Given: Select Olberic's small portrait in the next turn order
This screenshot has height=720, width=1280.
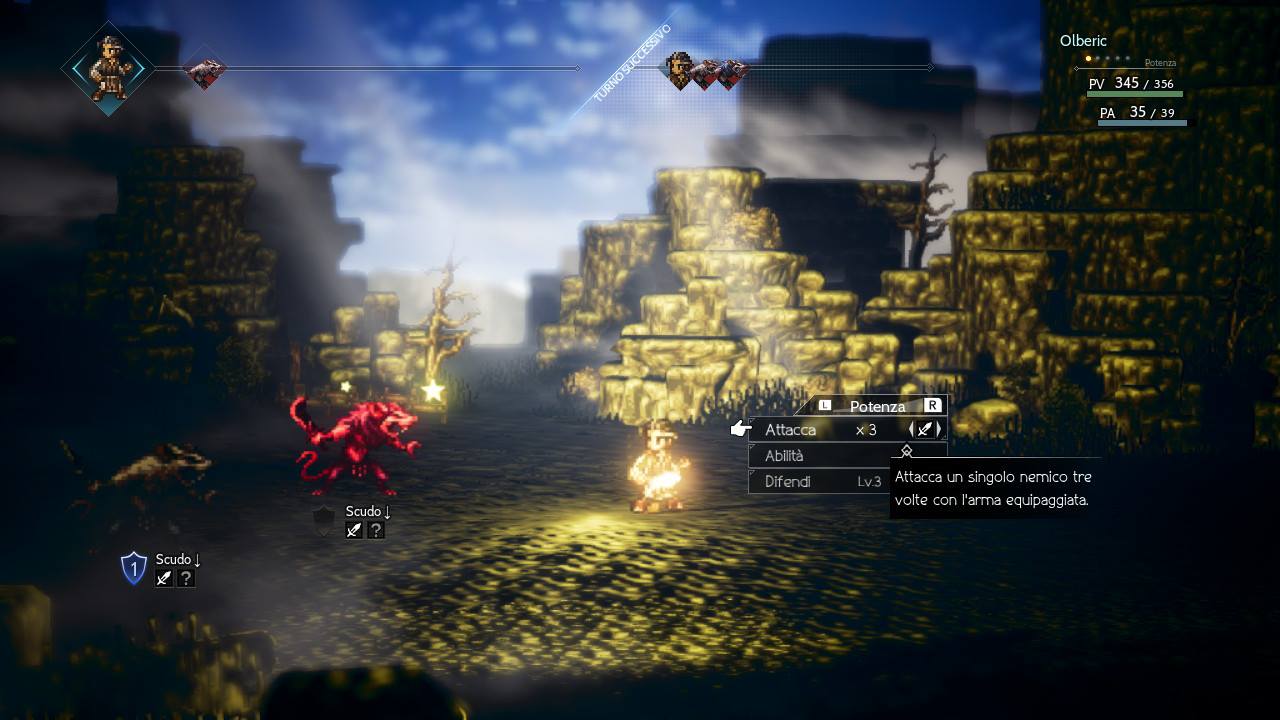Looking at the screenshot, I should [680, 70].
